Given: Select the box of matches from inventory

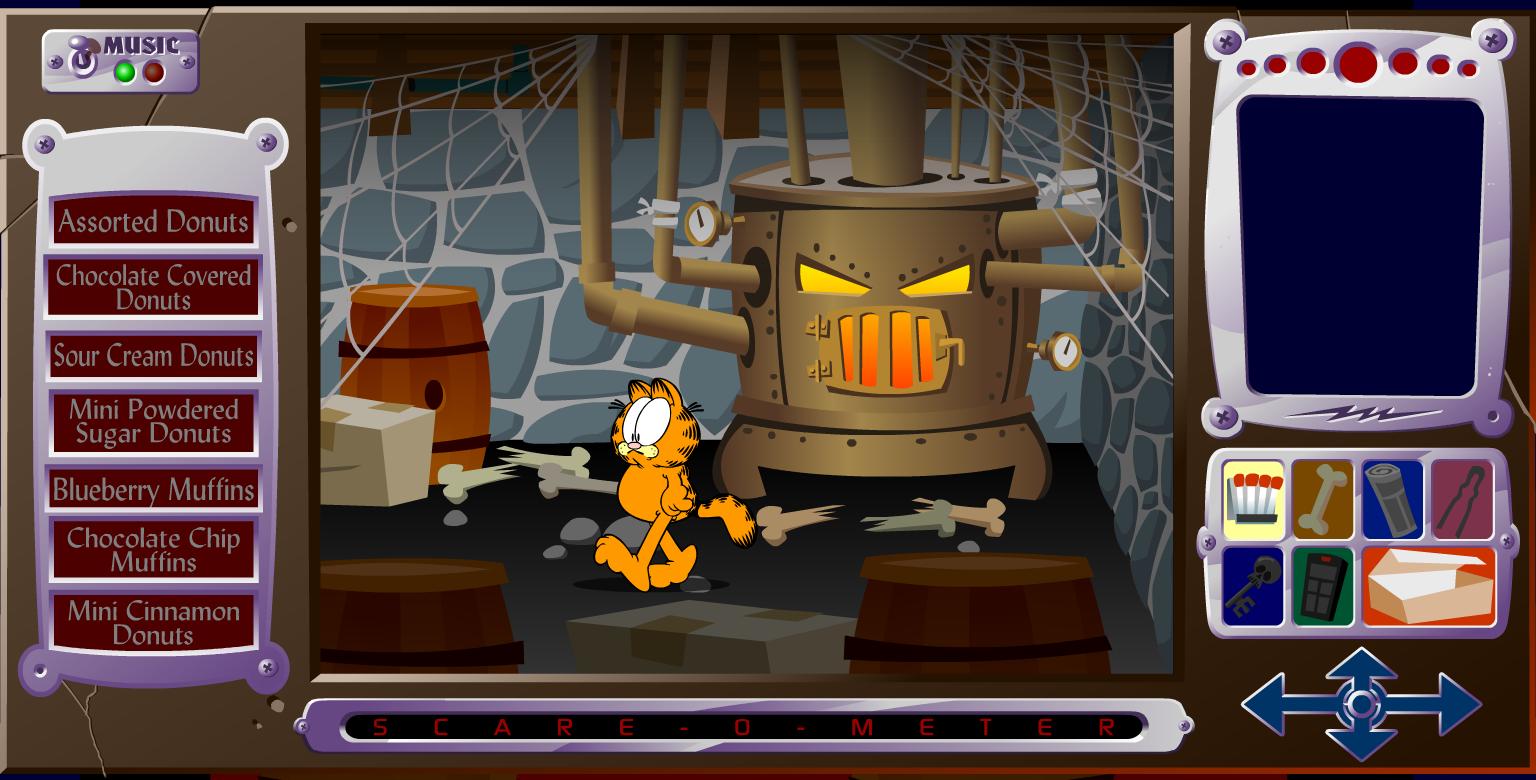Looking at the screenshot, I should pyautogui.click(x=1251, y=497).
